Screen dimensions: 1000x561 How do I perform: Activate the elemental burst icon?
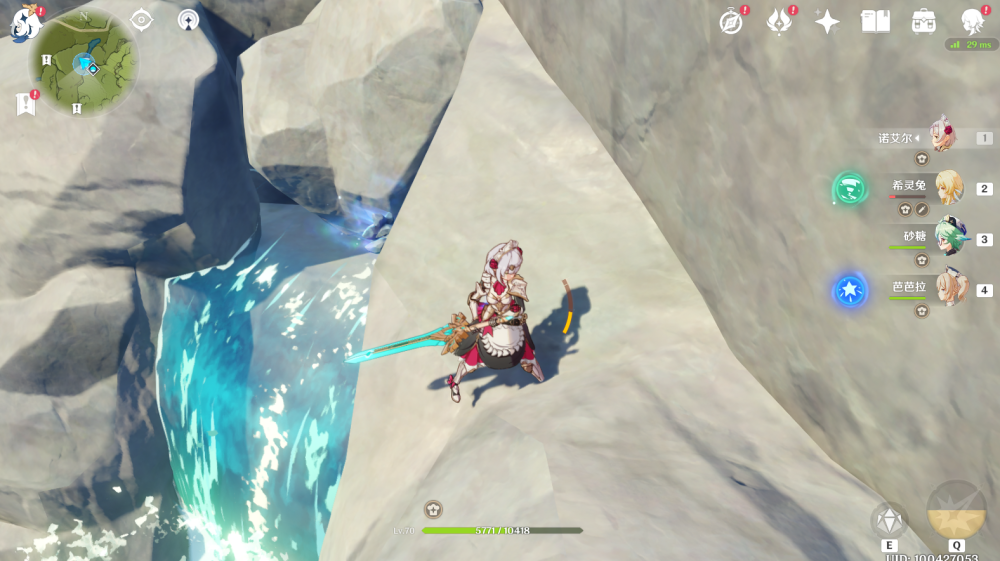tap(956, 510)
